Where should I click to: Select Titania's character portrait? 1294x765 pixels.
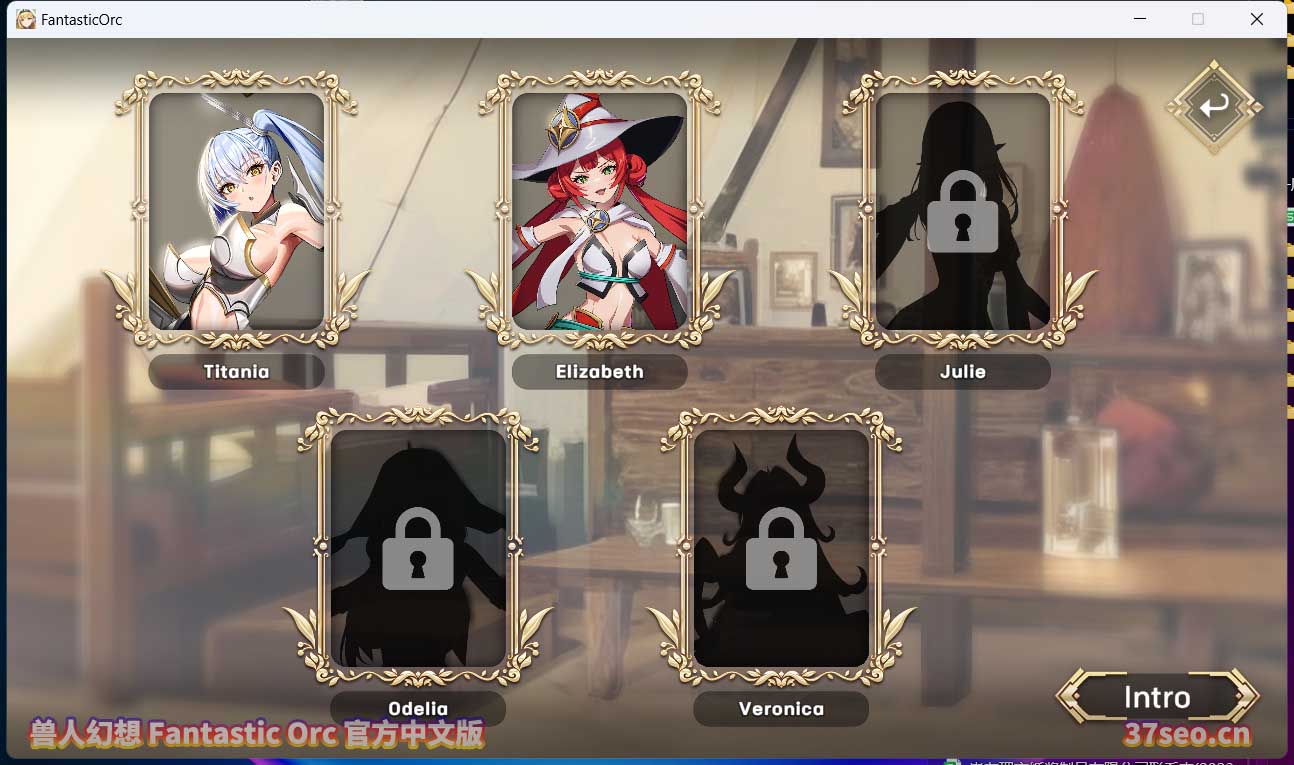236,212
